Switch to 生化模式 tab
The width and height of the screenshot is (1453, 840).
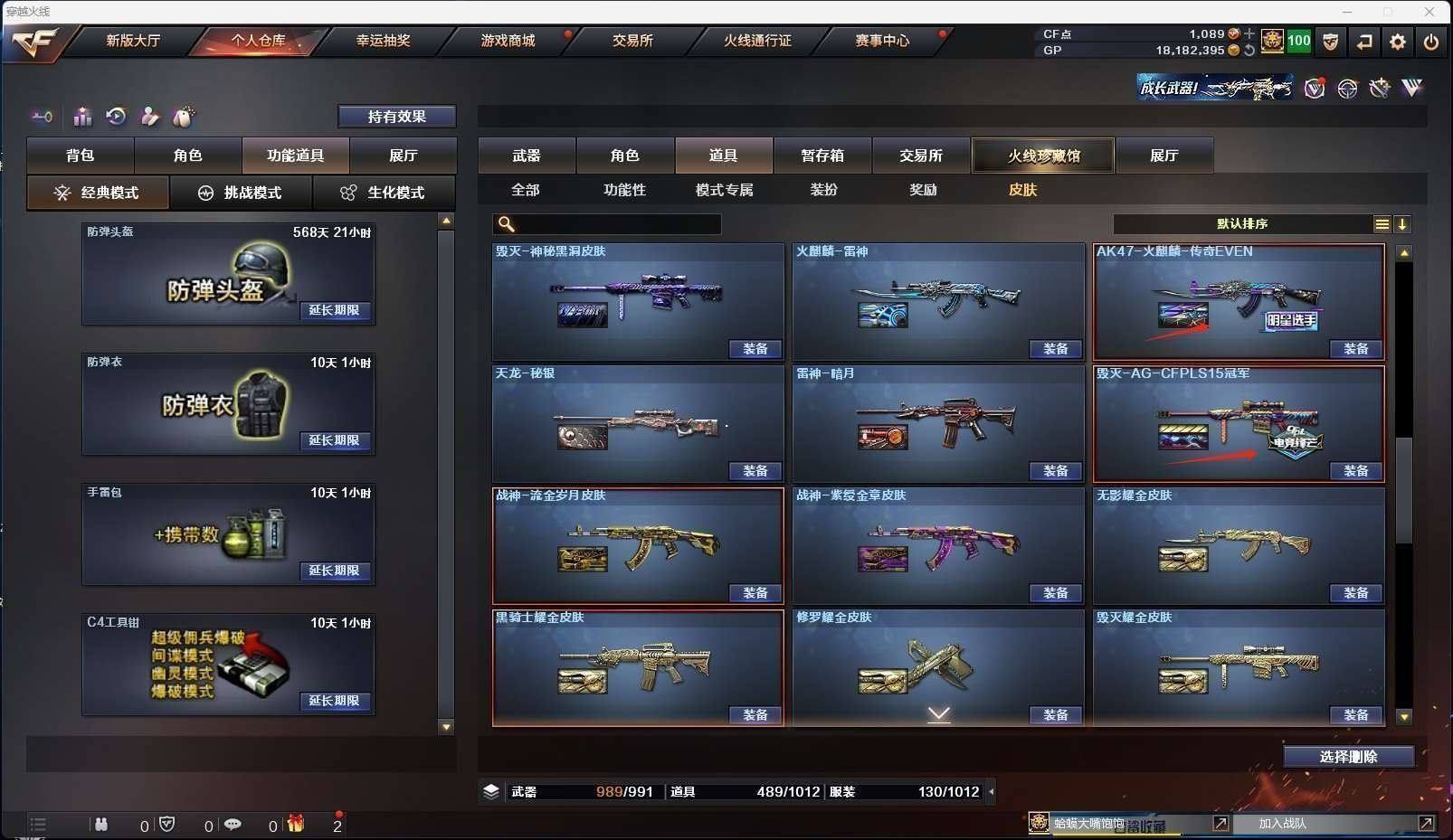(384, 193)
